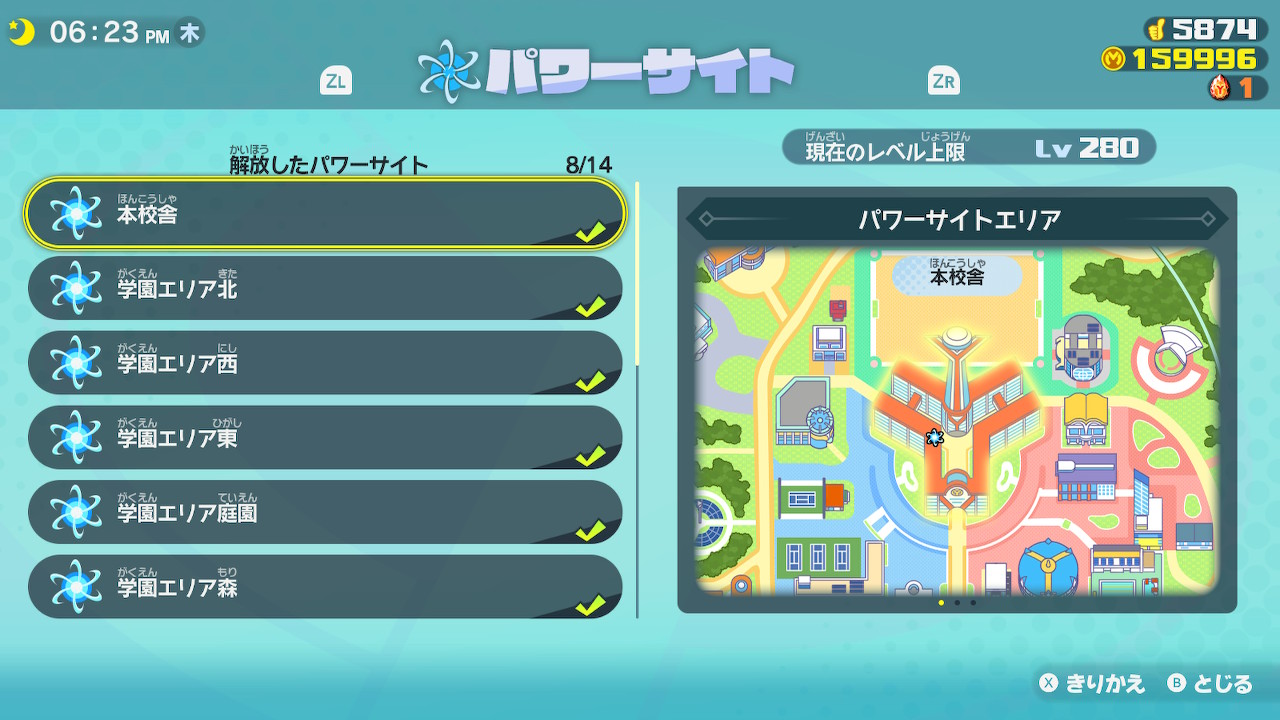Screen dimensions: 1280x720
Task: Switch view with the きりかえ button
Action: point(1092,684)
